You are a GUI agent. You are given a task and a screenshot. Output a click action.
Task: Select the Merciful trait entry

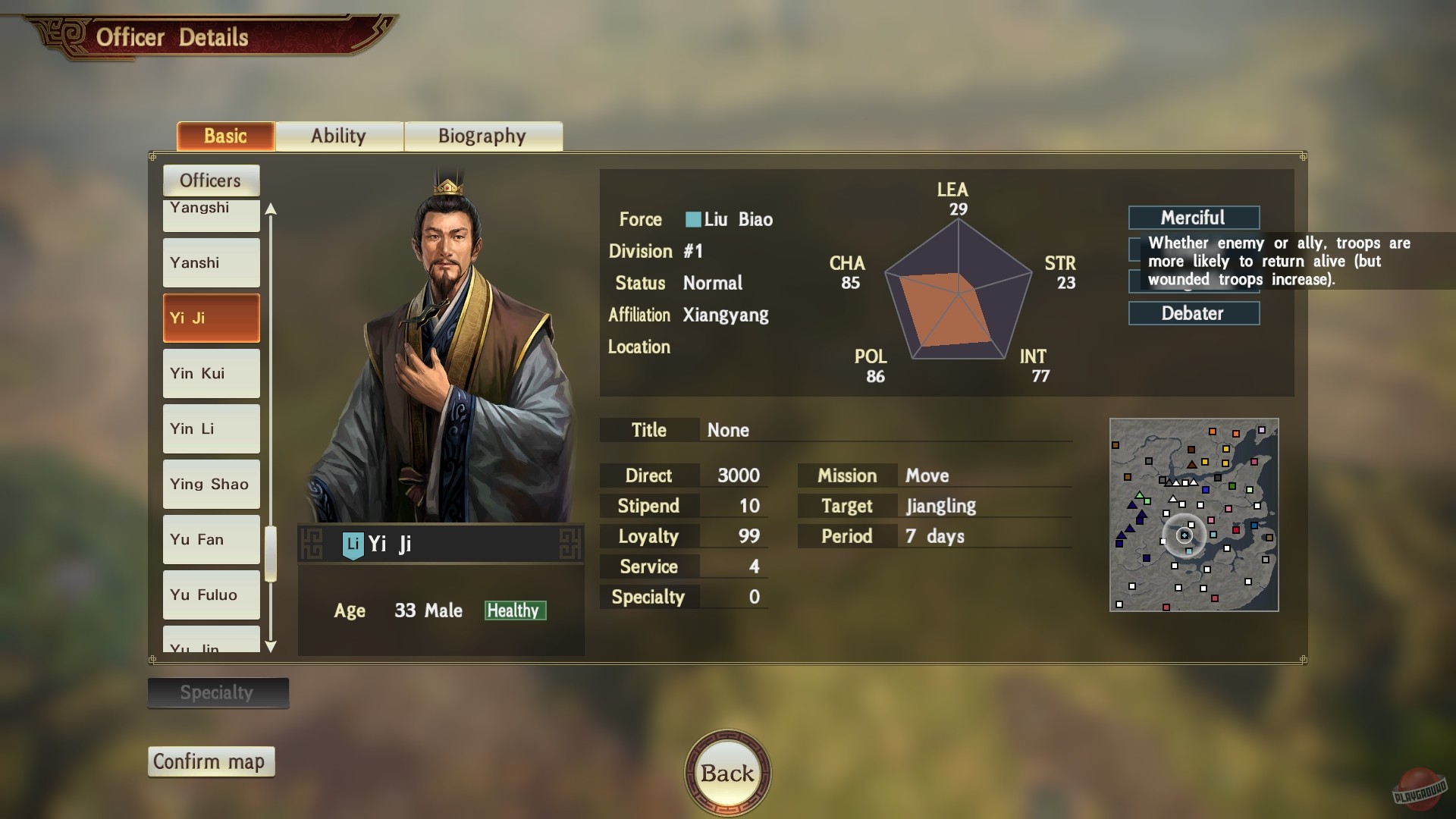click(x=1194, y=218)
